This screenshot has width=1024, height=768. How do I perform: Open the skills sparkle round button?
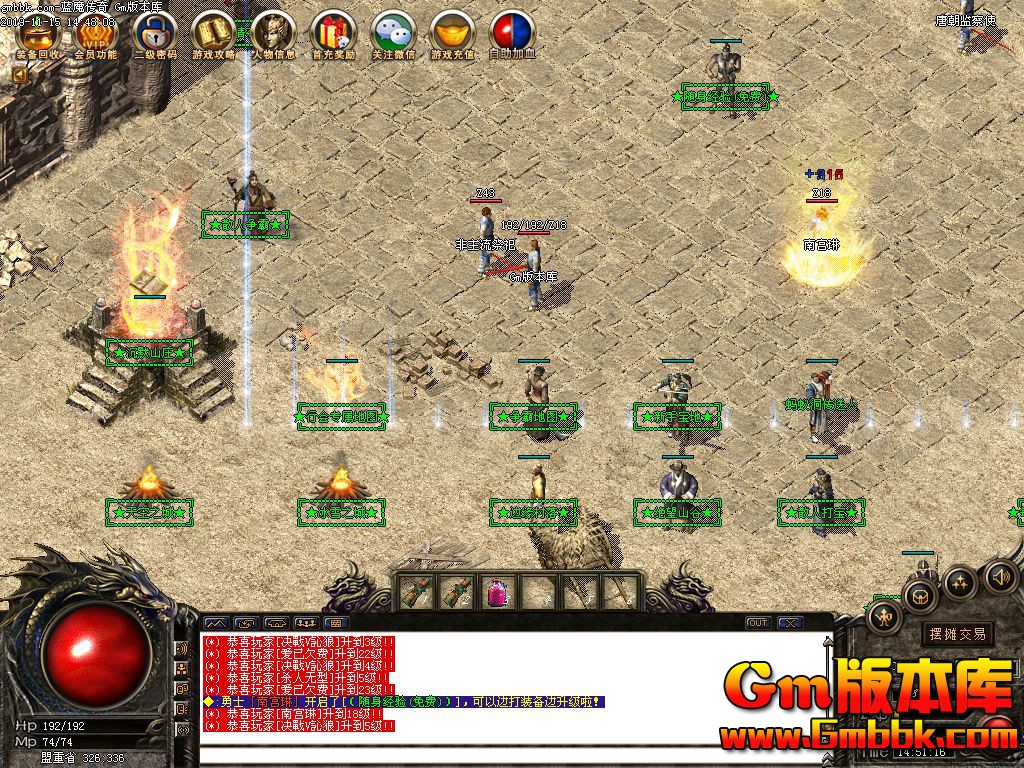(960, 582)
